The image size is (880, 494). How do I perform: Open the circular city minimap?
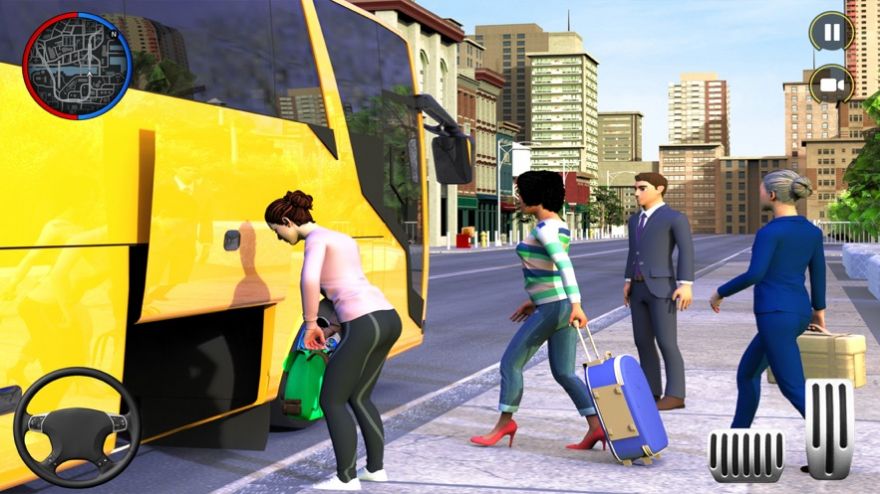click(x=77, y=65)
